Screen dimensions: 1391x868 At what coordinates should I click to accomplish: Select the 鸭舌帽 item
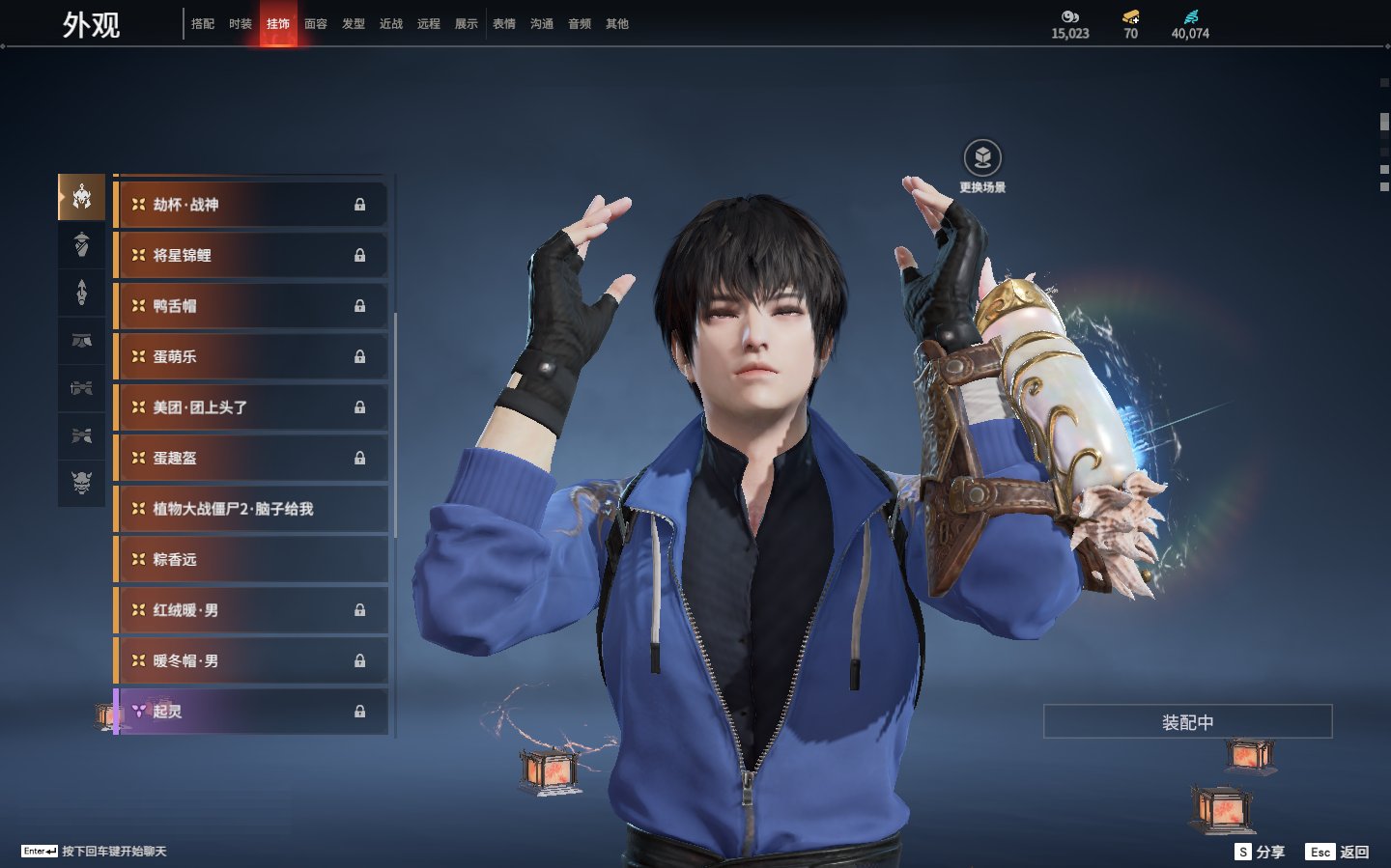click(x=251, y=306)
